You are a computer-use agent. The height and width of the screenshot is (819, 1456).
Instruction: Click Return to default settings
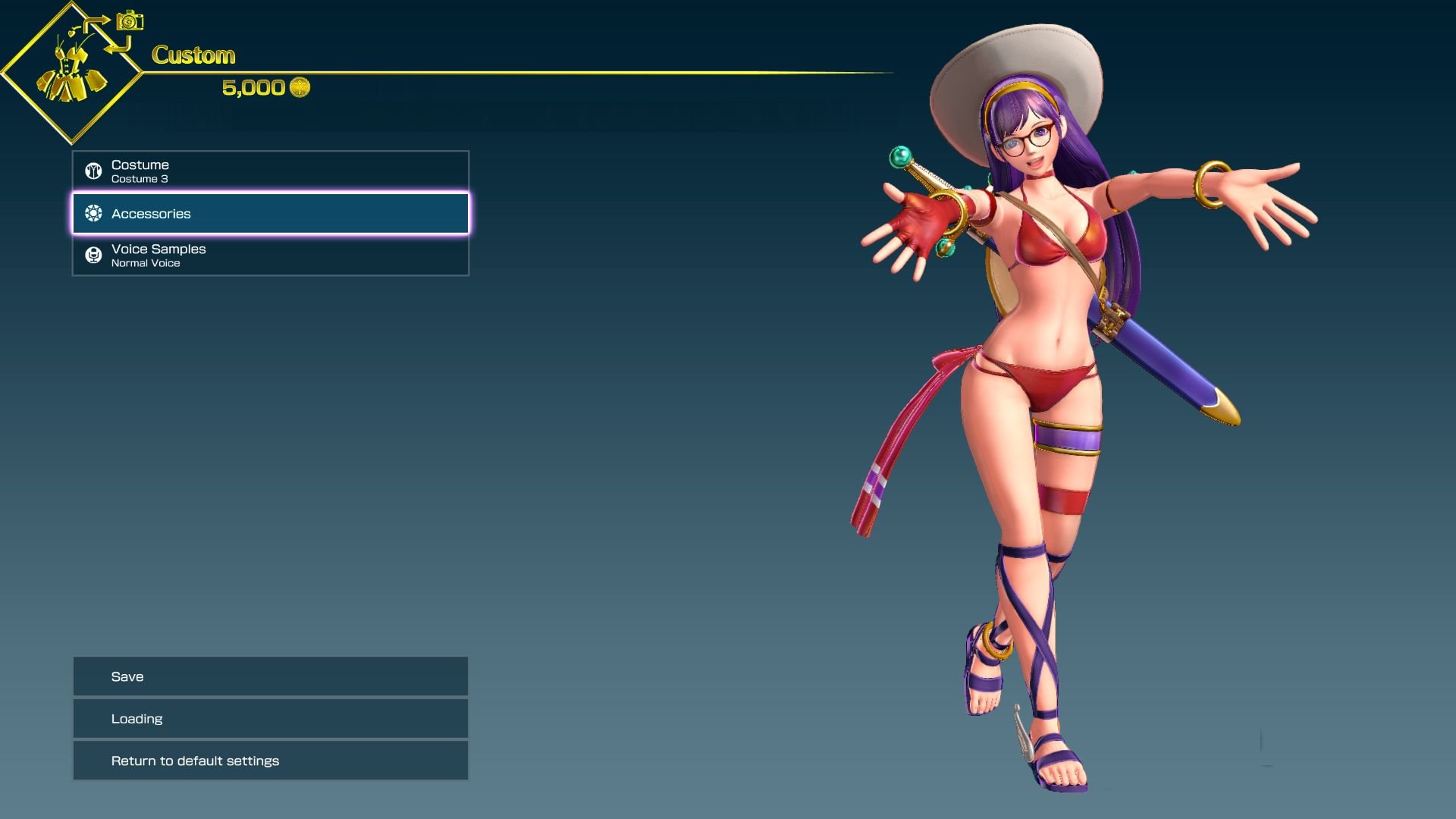269,760
